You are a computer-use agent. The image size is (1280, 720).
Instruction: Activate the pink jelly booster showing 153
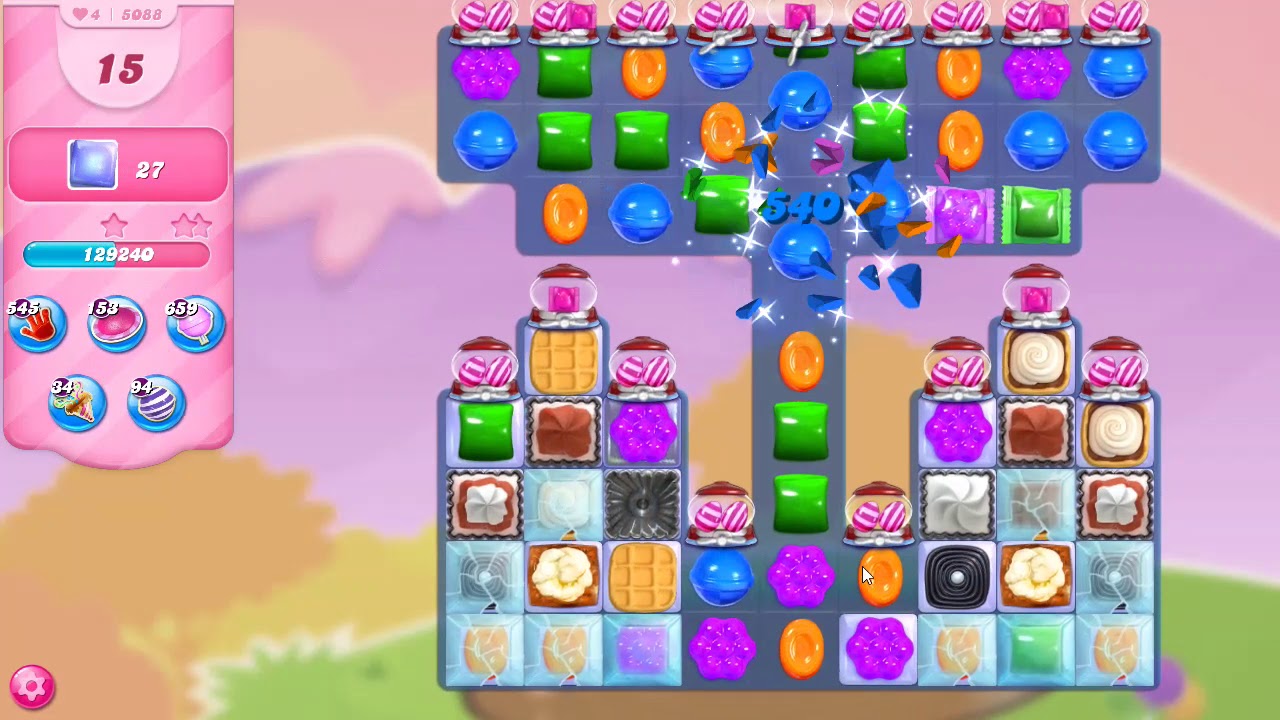click(x=115, y=323)
